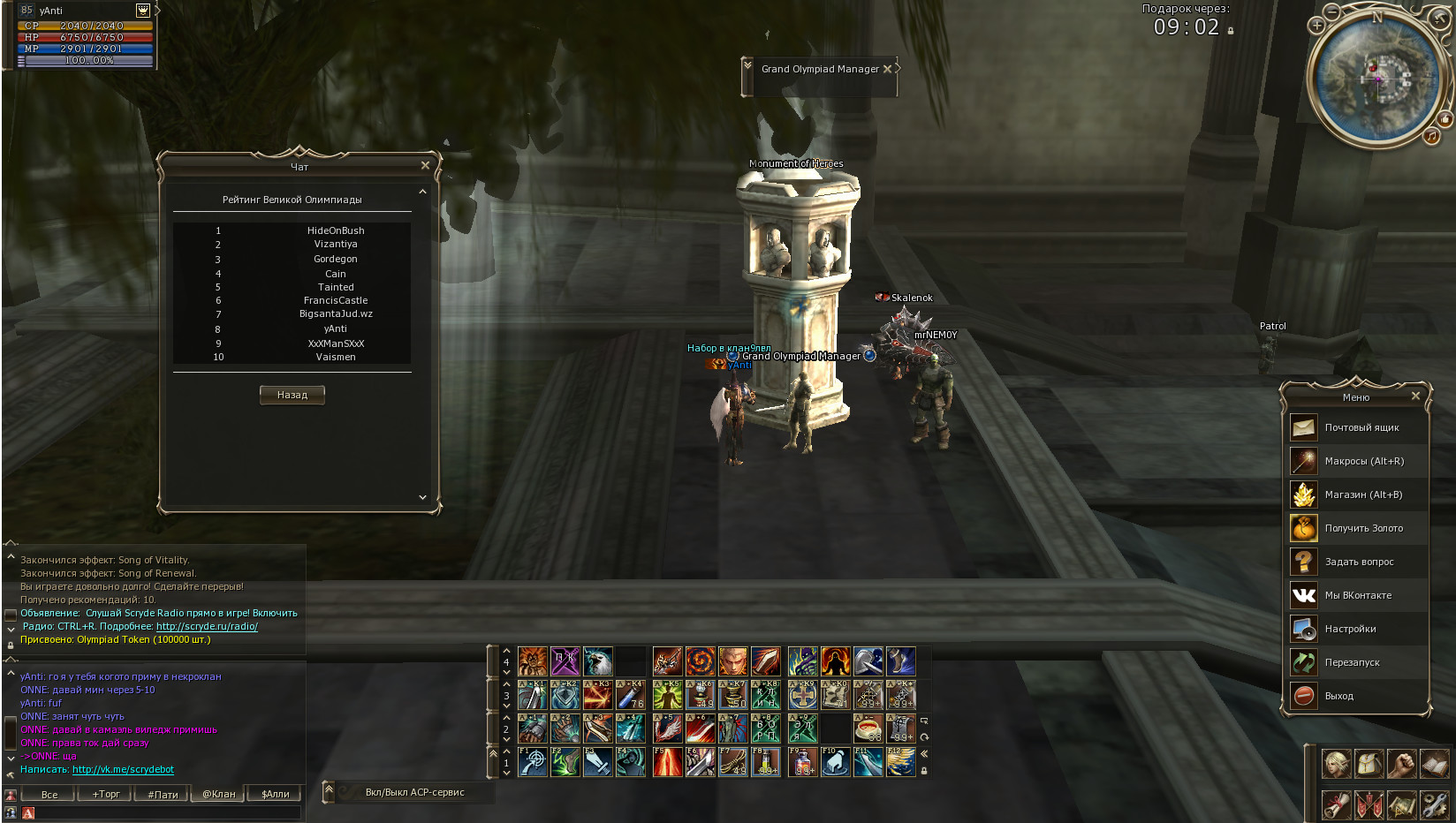This screenshot has height=823, width=1456.
Task: Close the Grand Olympiad Manager target bar
Action: [887, 69]
